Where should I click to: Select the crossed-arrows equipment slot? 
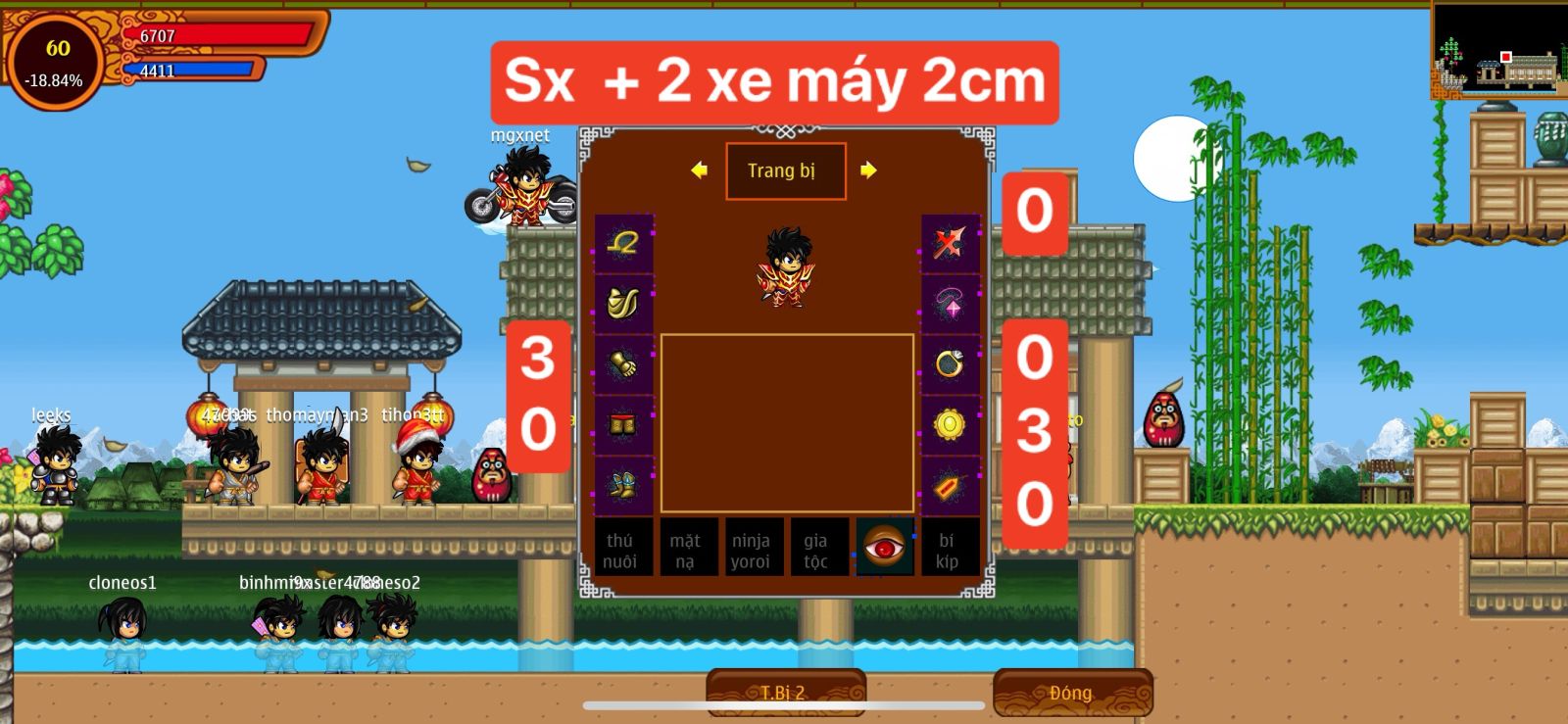point(949,245)
